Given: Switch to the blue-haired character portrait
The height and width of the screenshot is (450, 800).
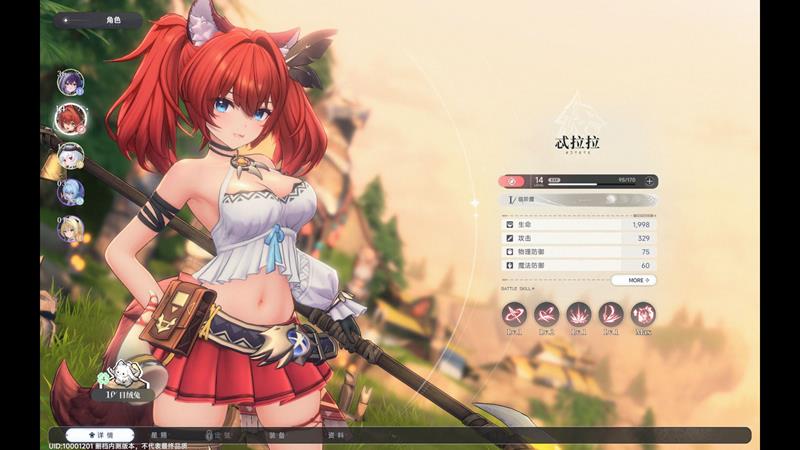Looking at the screenshot, I should pyautogui.click(x=70, y=192).
